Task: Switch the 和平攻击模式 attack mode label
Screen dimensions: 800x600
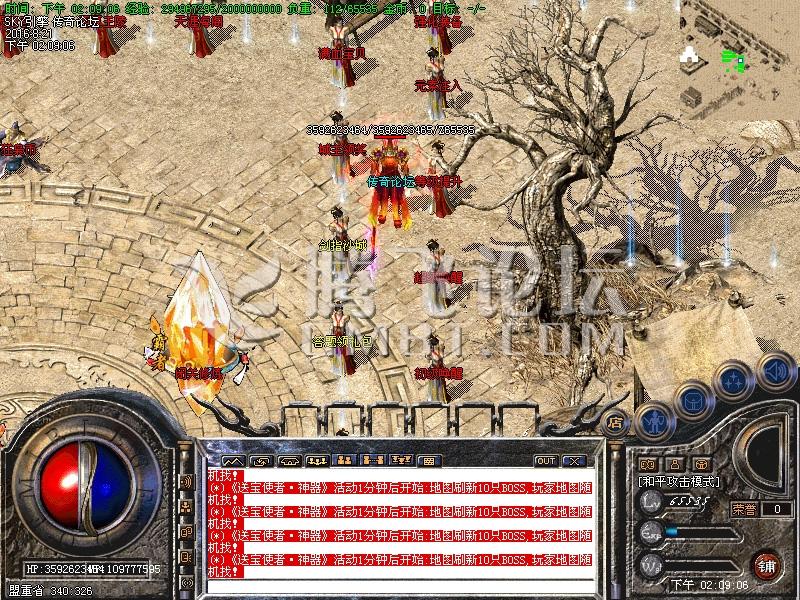Action: pos(680,481)
